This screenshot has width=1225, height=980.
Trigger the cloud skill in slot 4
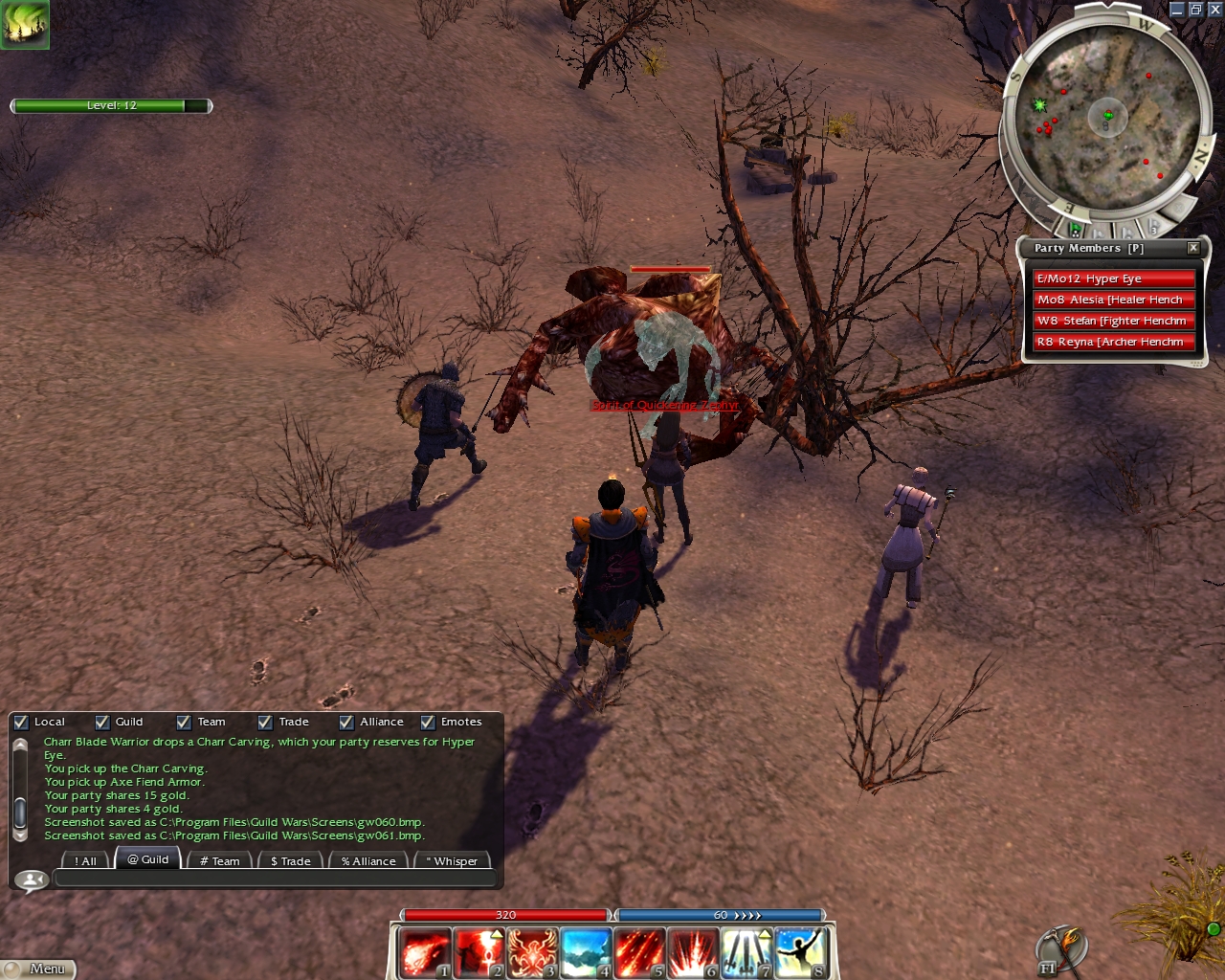586,953
